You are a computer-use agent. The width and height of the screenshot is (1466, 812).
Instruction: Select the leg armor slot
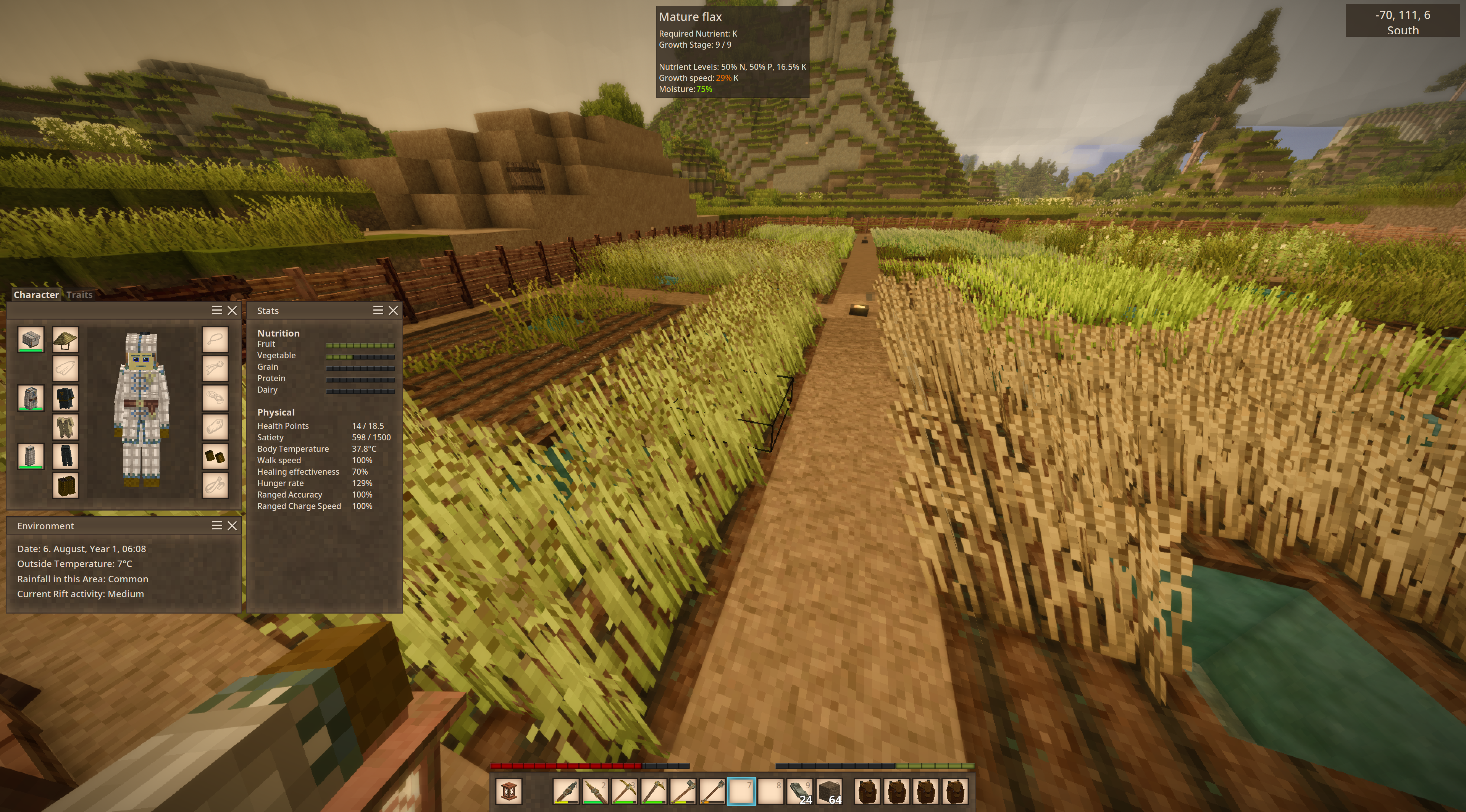click(31, 456)
